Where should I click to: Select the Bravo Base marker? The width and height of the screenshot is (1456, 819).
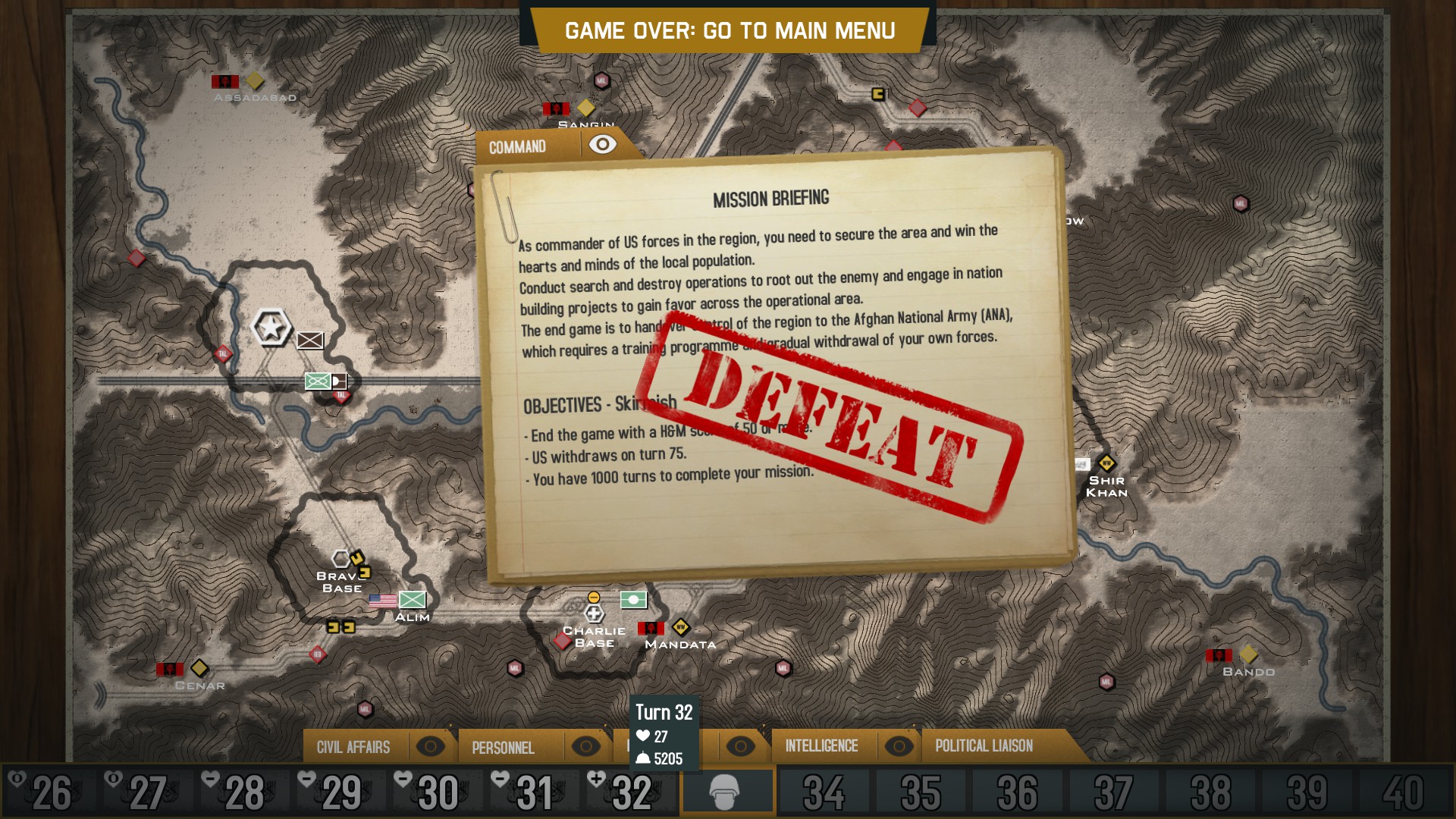click(341, 560)
